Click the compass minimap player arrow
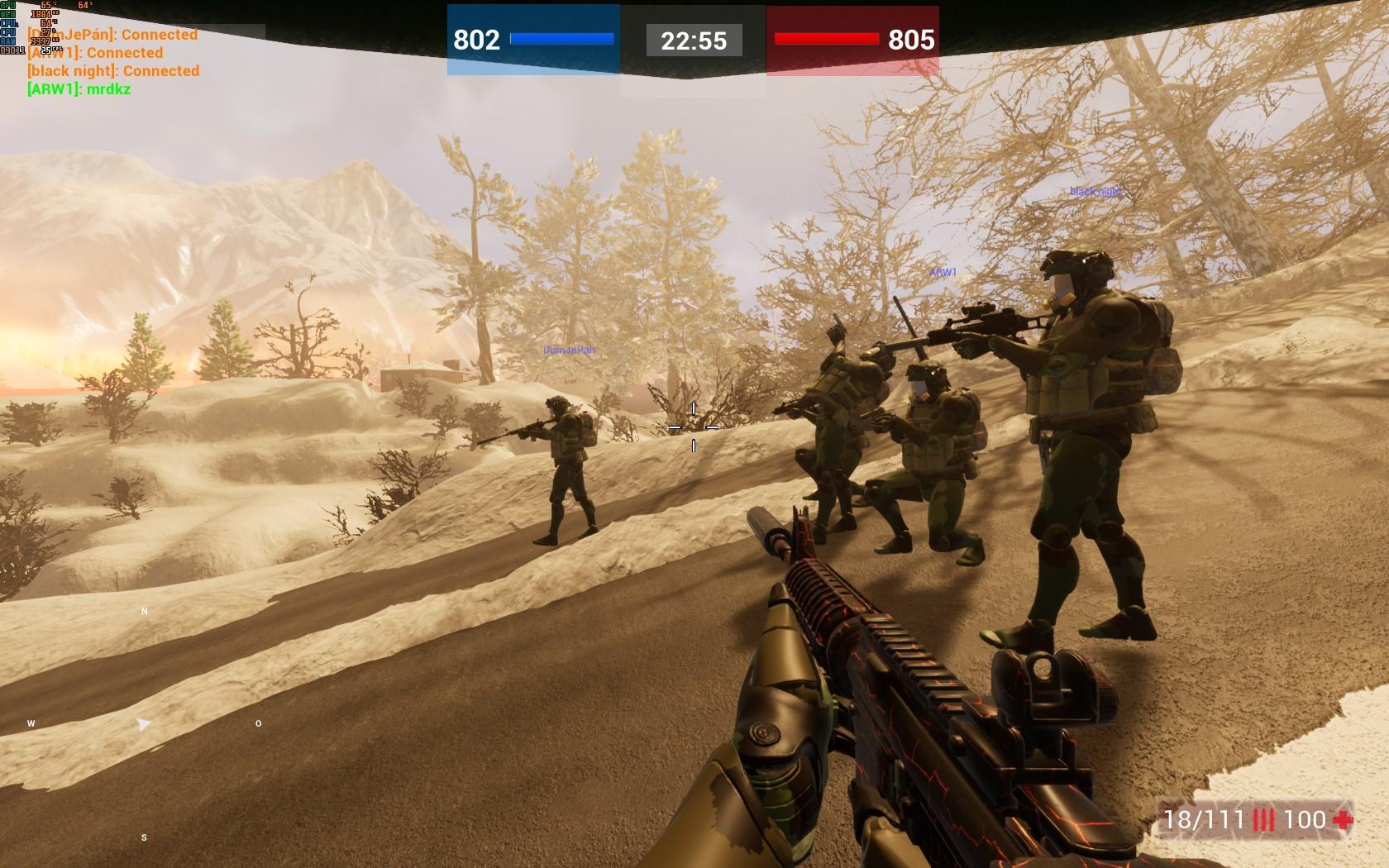Image resolution: width=1389 pixels, height=868 pixels. tap(144, 724)
